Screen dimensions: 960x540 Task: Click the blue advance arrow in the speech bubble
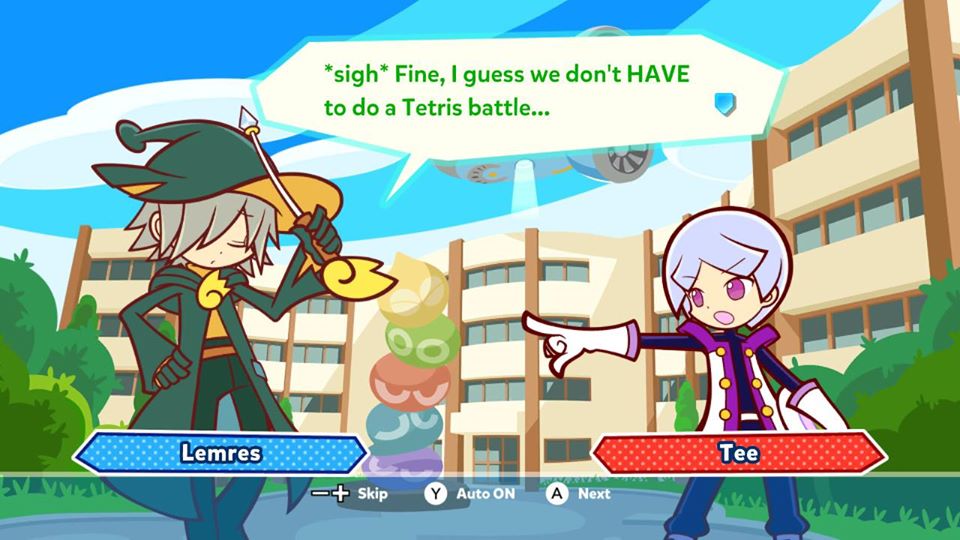(725, 103)
